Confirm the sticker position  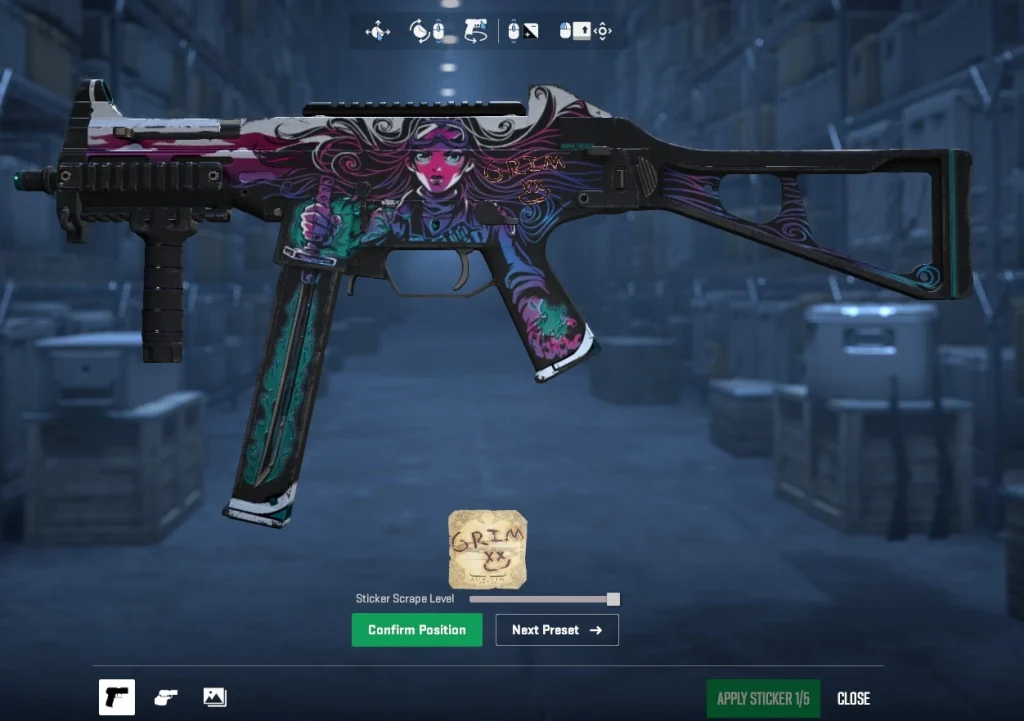(x=417, y=630)
